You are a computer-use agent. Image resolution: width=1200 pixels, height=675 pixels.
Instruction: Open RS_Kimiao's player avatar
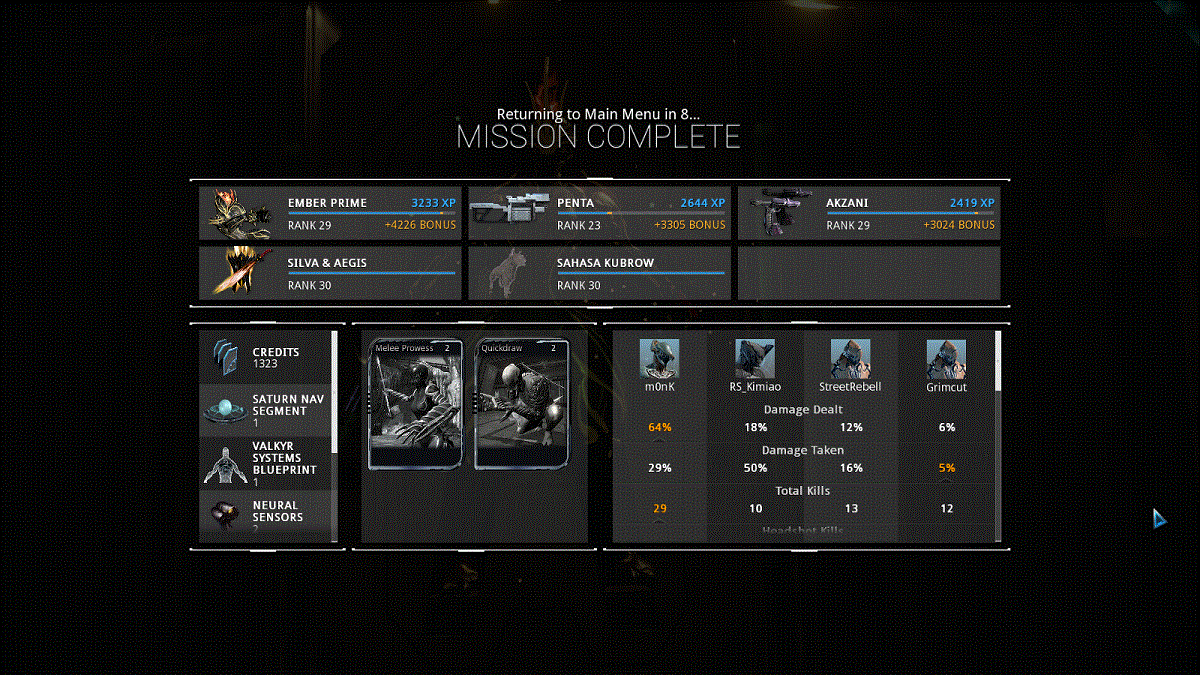coord(755,358)
